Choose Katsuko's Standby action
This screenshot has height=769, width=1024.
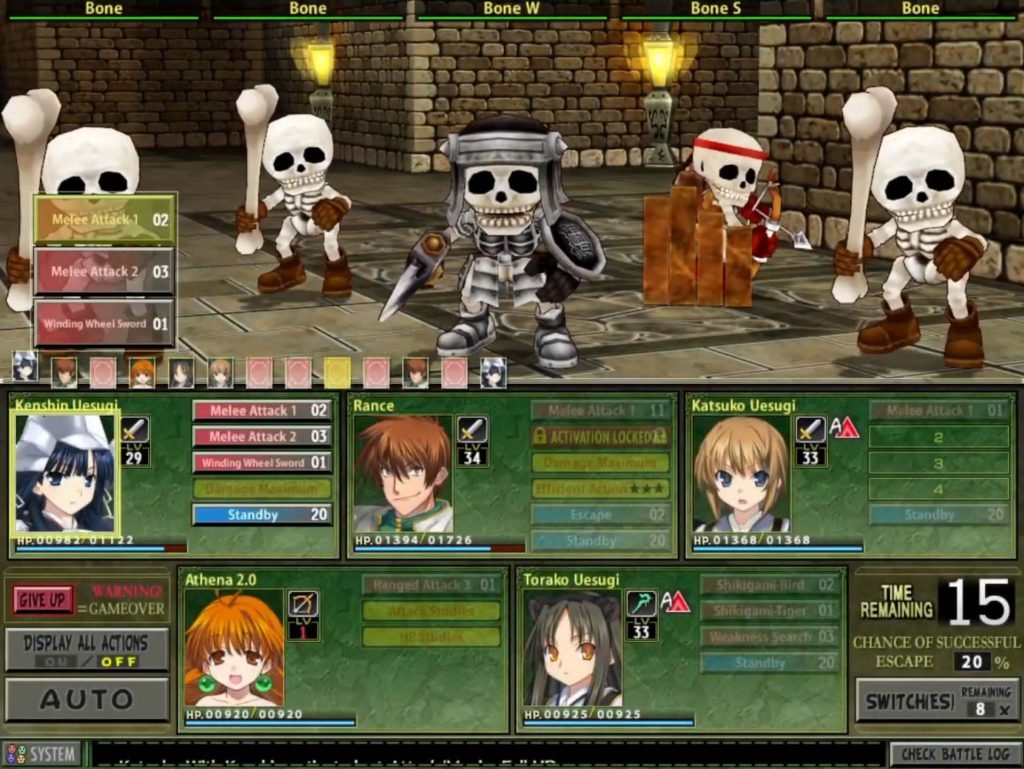[938, 515]
